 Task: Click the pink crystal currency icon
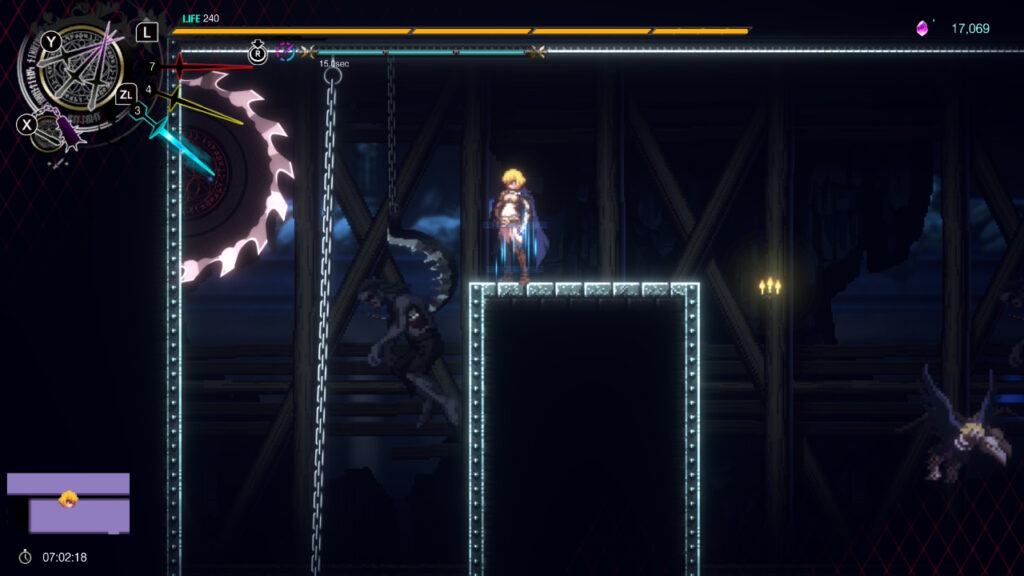[x=922, y=29]
